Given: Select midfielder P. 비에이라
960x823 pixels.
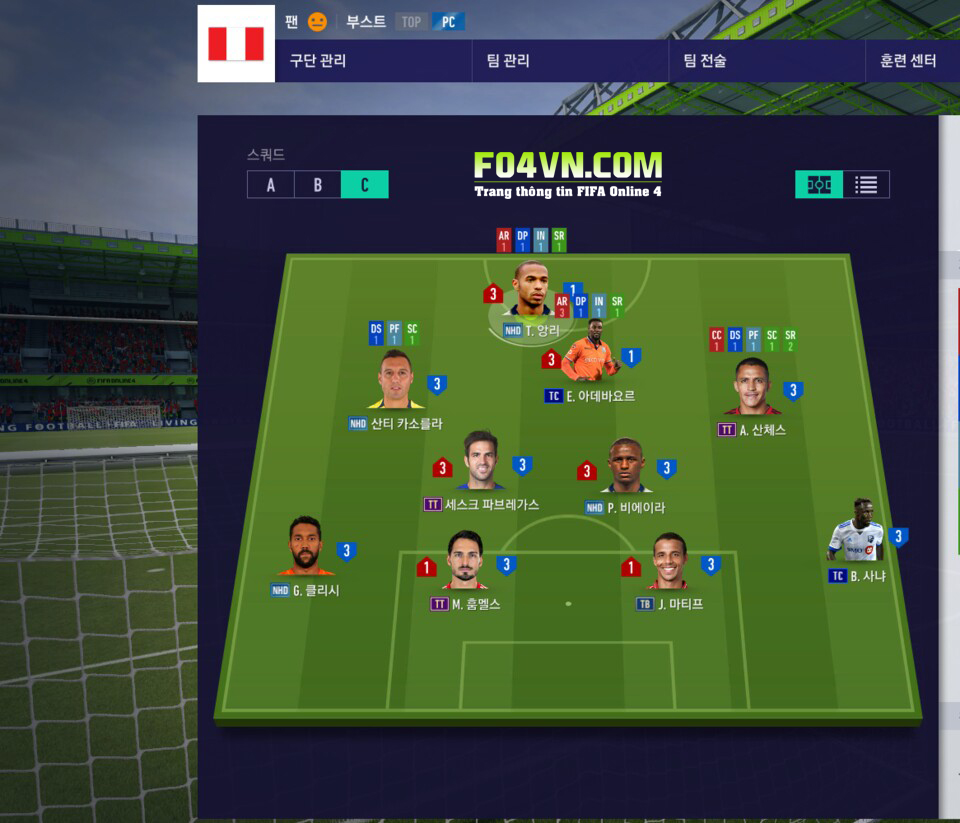Looking at the screenshot, I should pyautogui.click(x=626, y=467).
